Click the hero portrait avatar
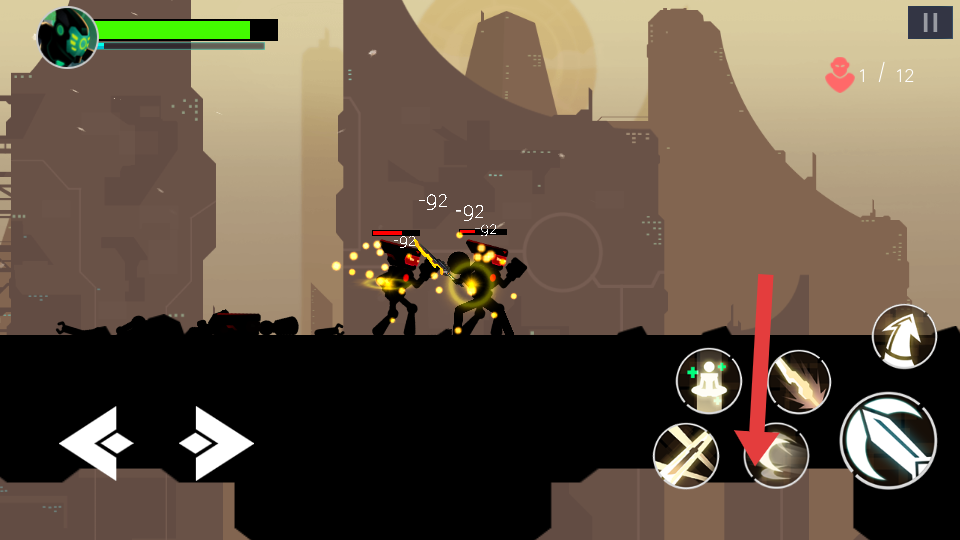This screenshot has height=540, width=960. coord(67,37)
